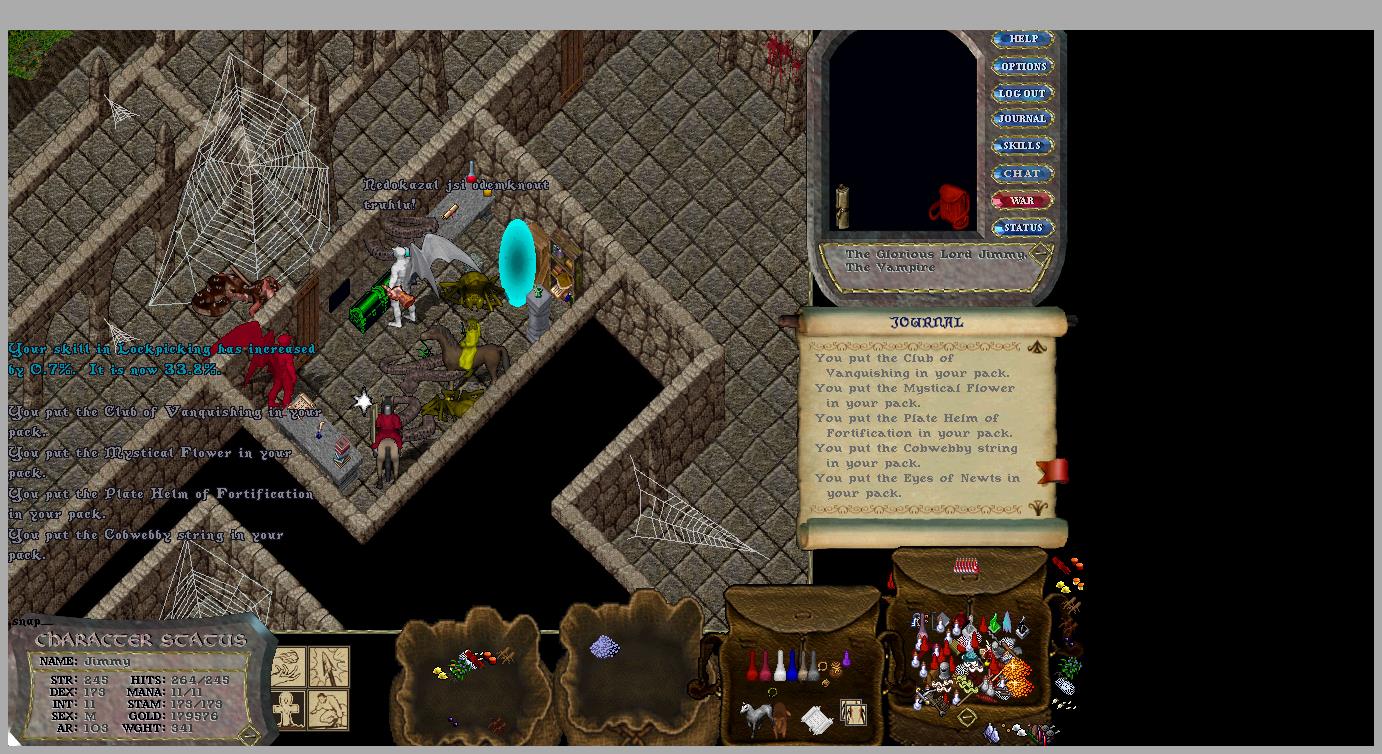Activate the arrowhead skill icon
The height and width of the screenshot is (754, 1382).
coord(329,666)
